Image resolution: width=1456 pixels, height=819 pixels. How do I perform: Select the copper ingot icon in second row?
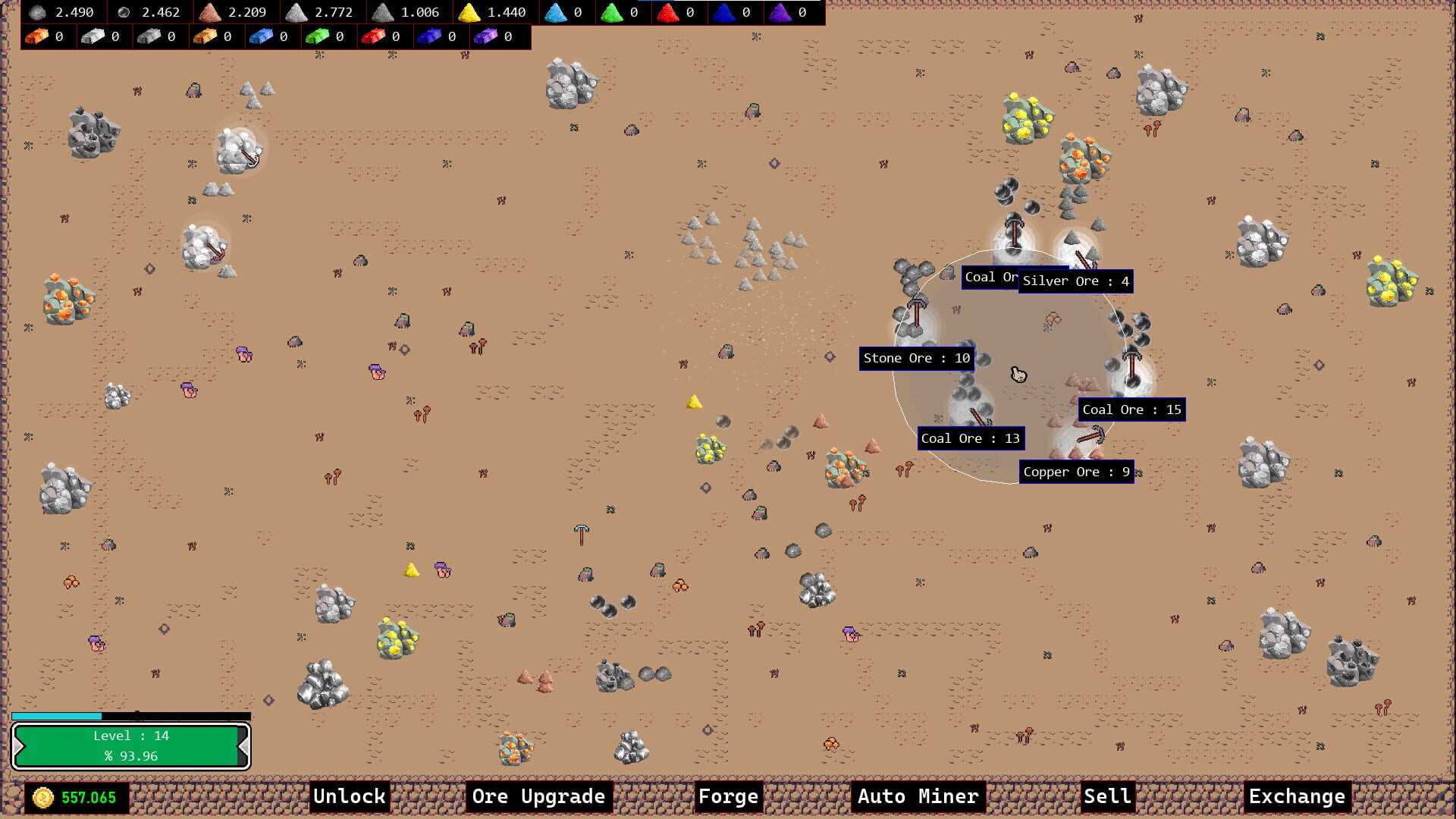click(x=36, y=36)
